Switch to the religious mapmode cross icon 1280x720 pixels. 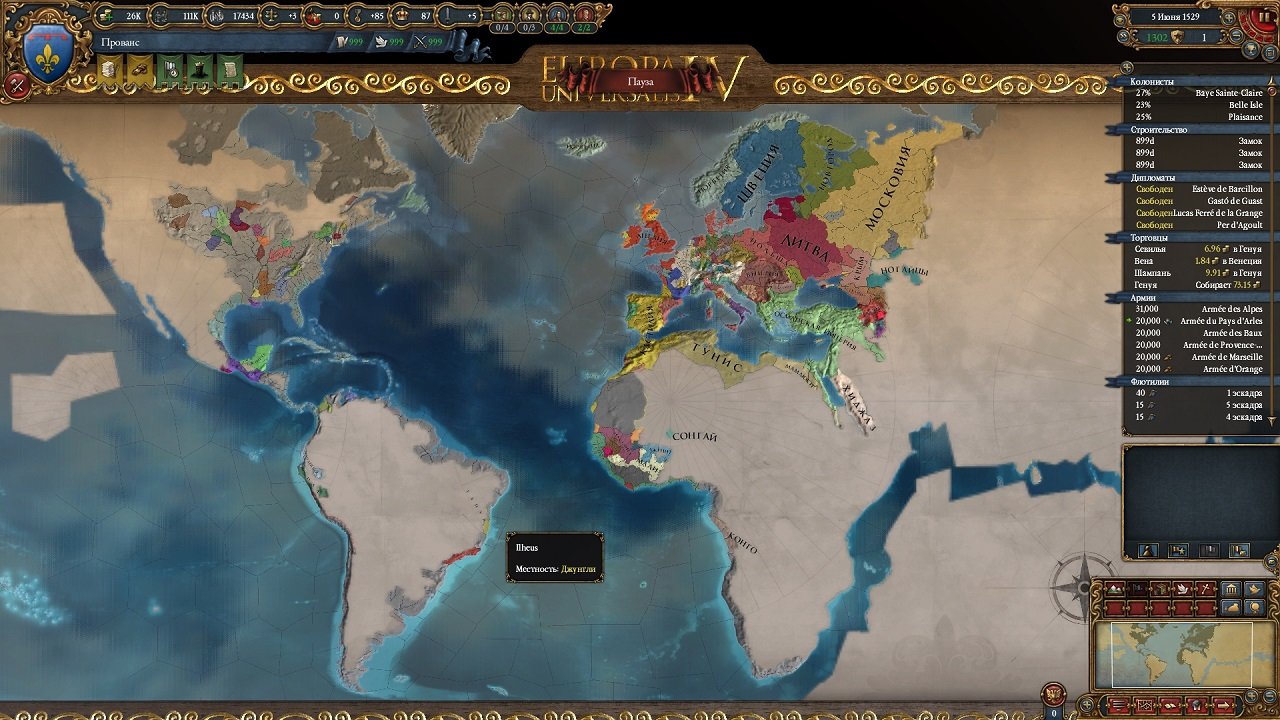1207,588
